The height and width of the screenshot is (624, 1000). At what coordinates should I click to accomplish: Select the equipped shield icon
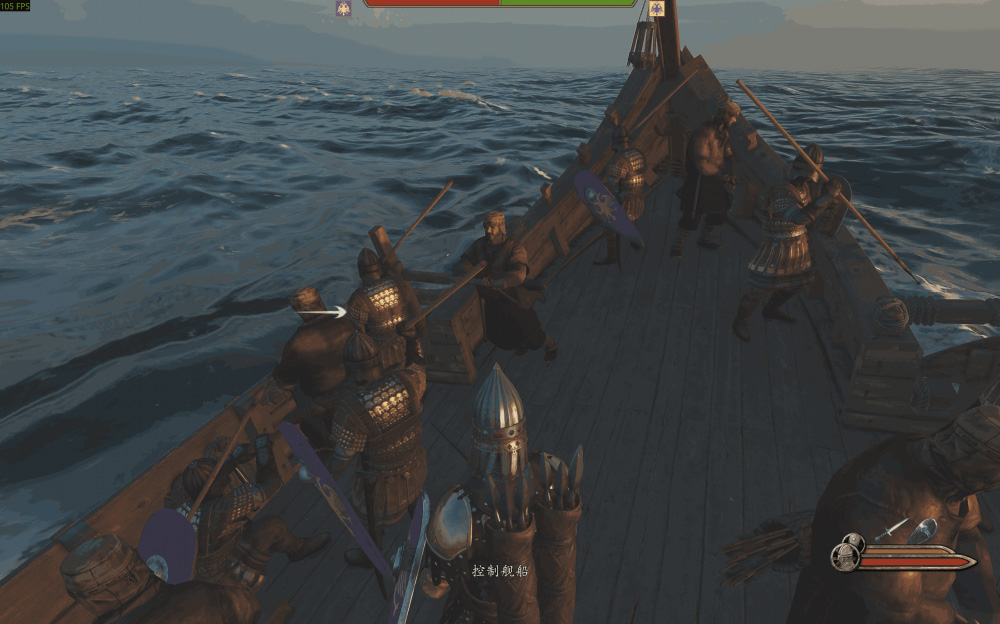click(x=923, y=530)
